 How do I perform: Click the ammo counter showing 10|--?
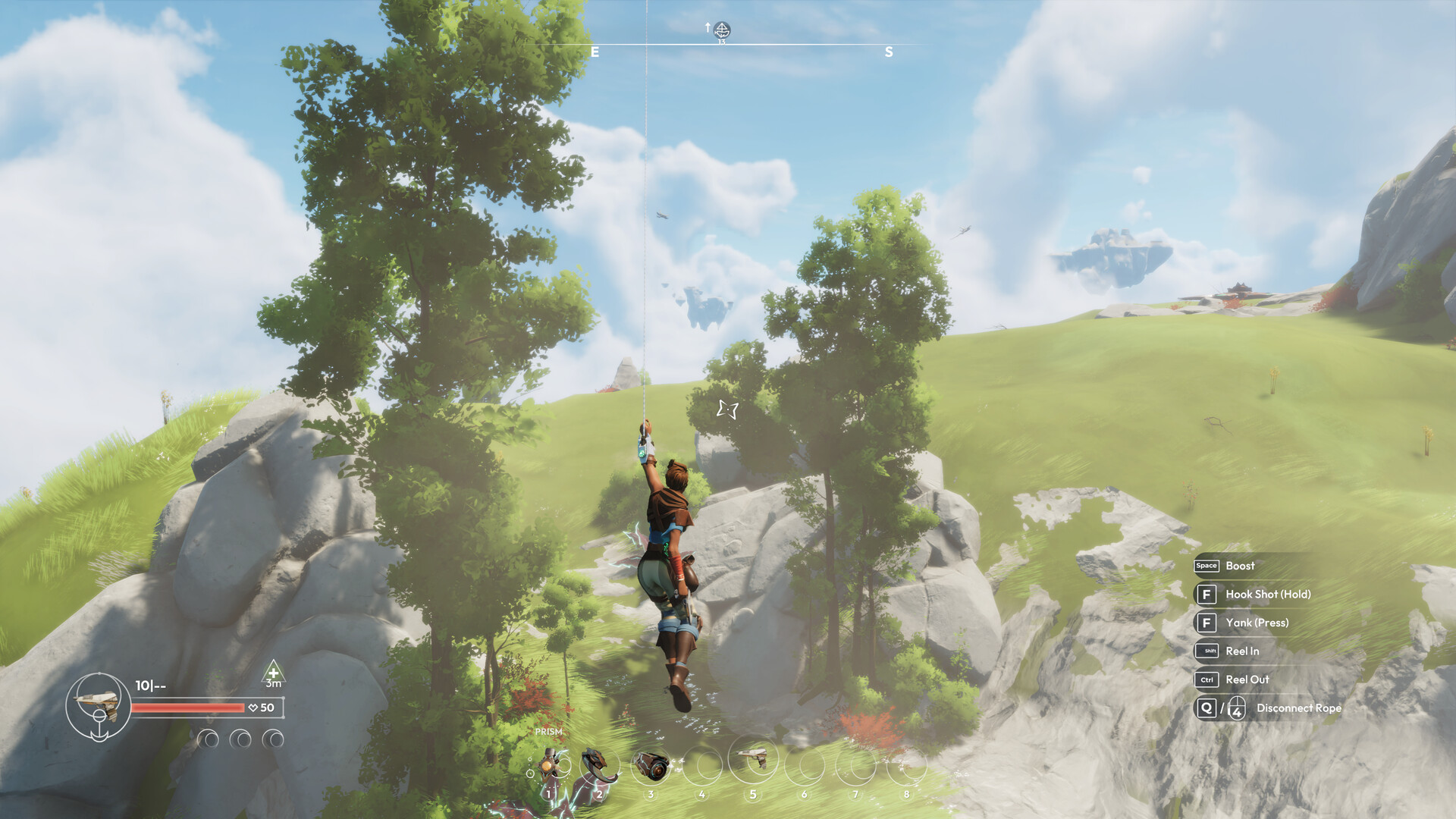click(x=149, y=684)
